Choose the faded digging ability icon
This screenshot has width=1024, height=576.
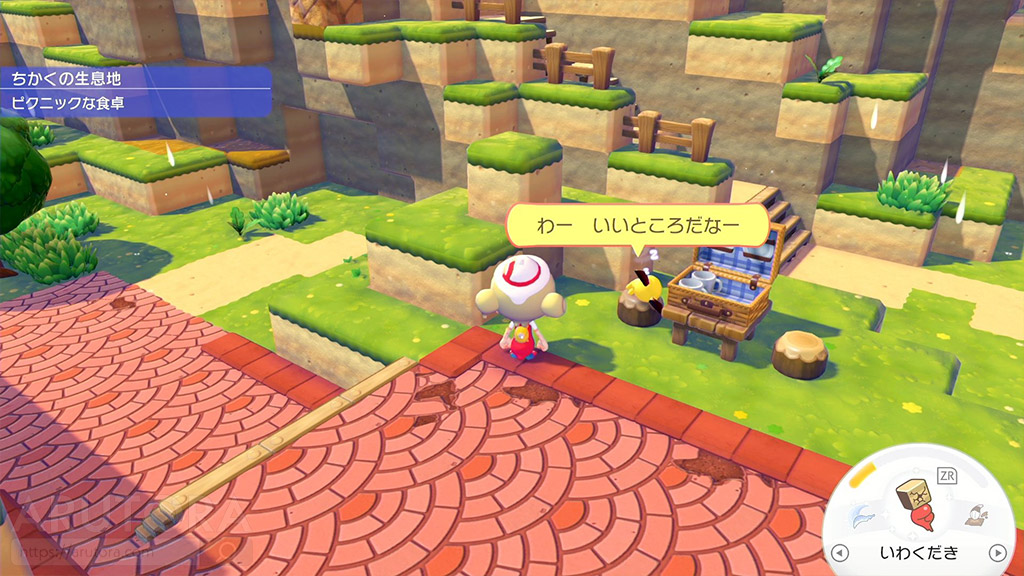pos(973,516)
